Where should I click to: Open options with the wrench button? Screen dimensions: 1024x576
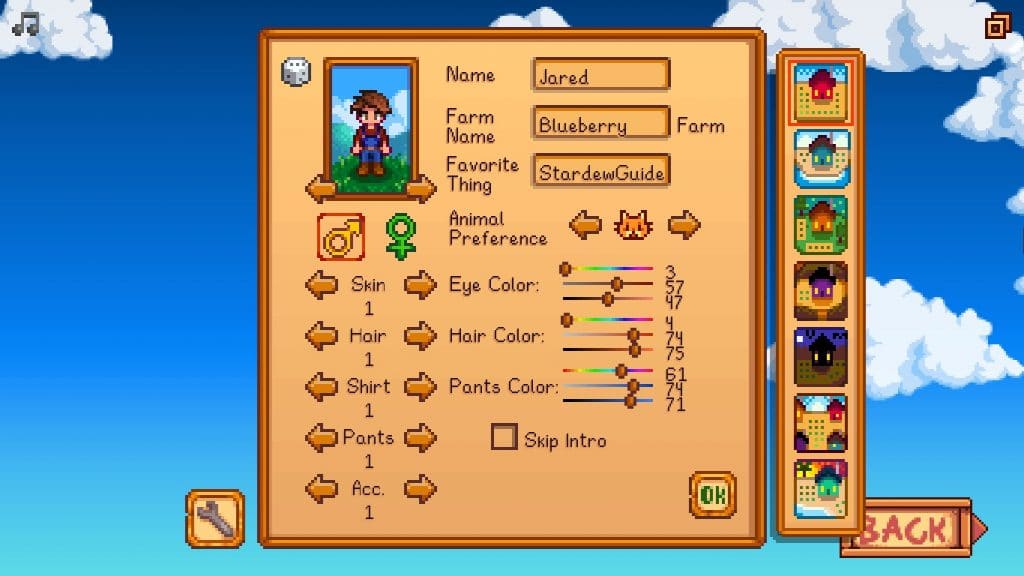click(215, 518)
